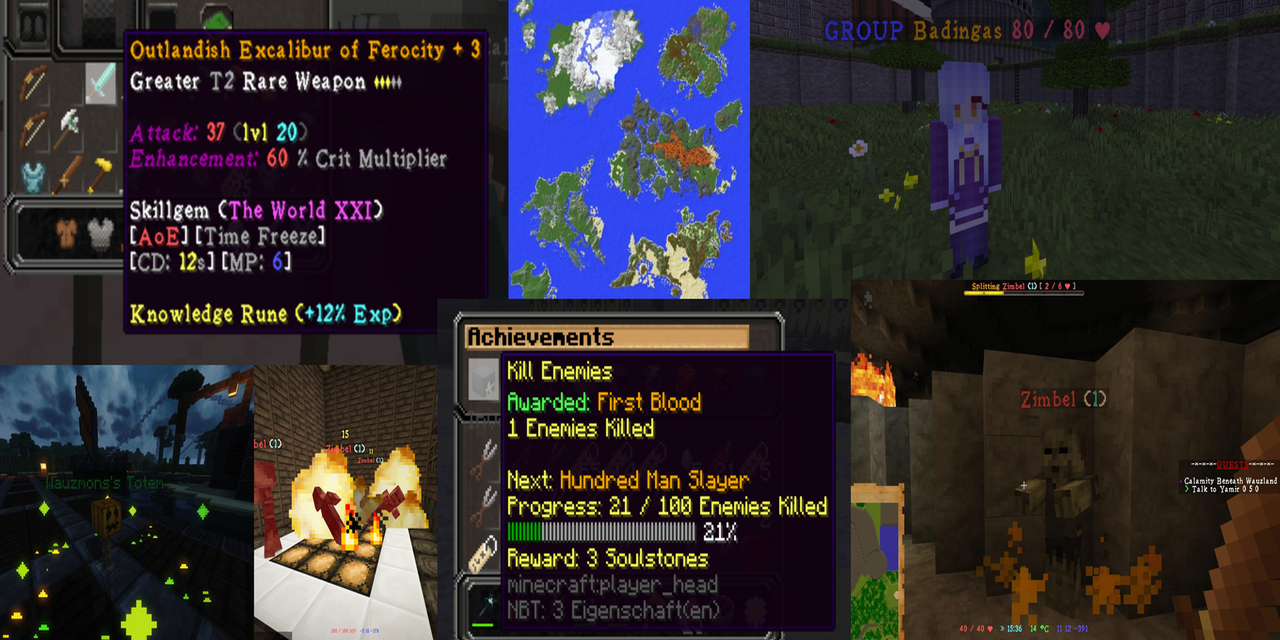Click the world map of islands

(629, 148)
